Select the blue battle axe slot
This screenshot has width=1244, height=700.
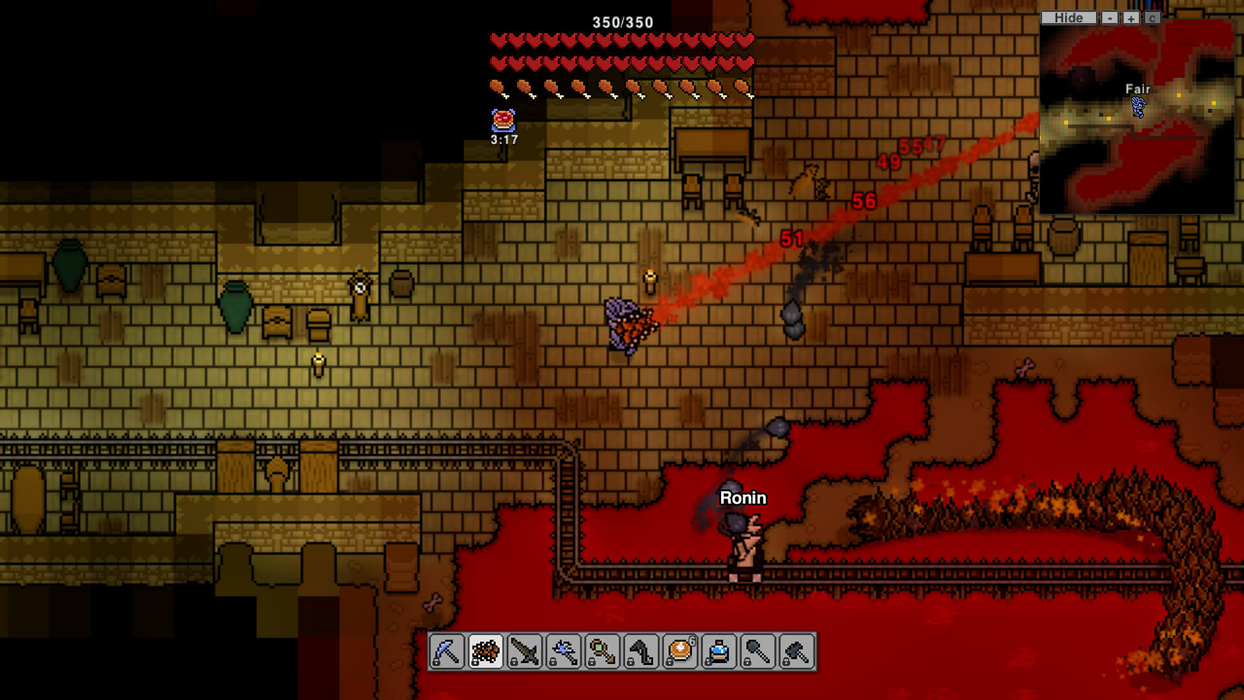564,652
